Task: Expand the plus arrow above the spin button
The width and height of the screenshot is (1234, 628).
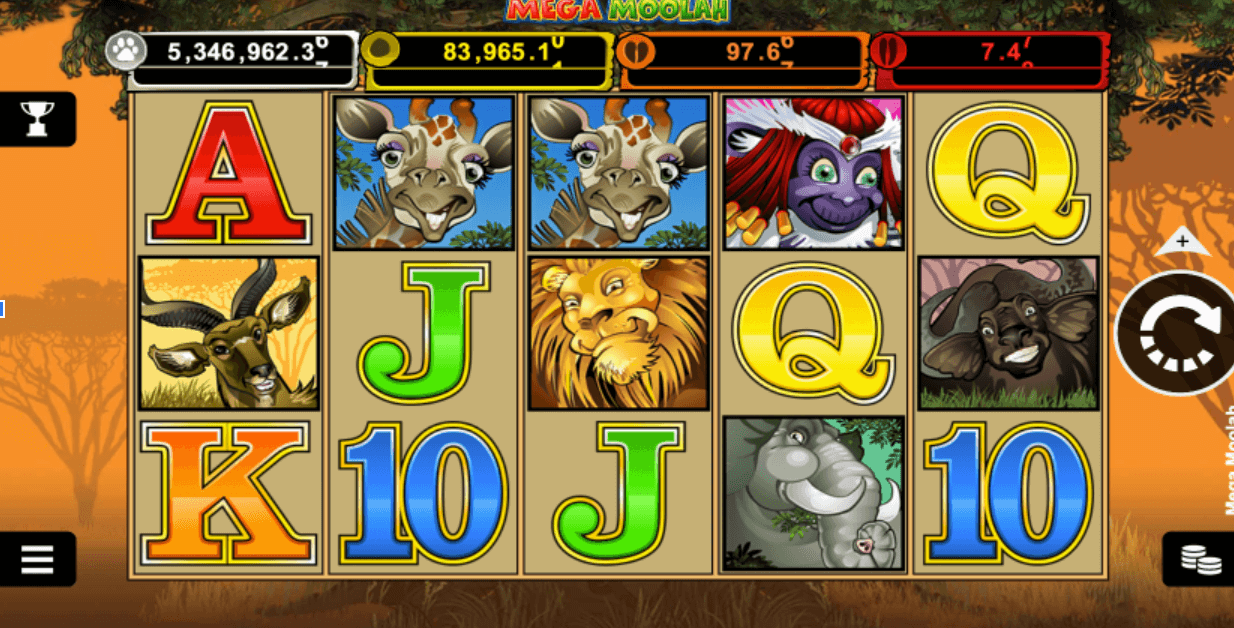Action: point(1182,242)
